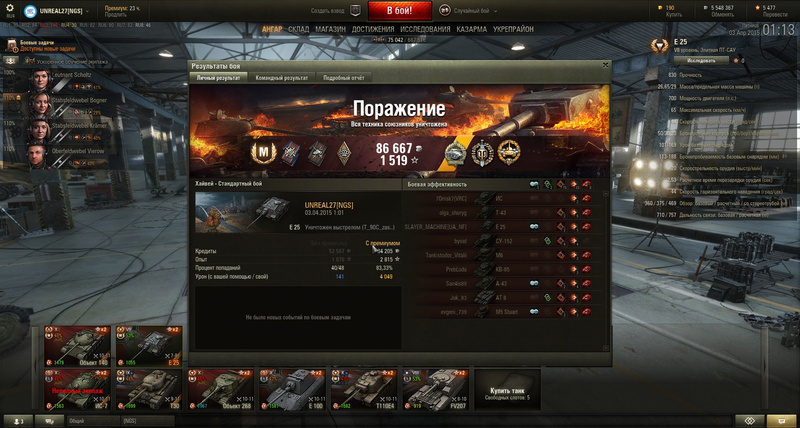Open the "Исследования" research tree
The image size is (800, 428).
(x=425, y=29)
